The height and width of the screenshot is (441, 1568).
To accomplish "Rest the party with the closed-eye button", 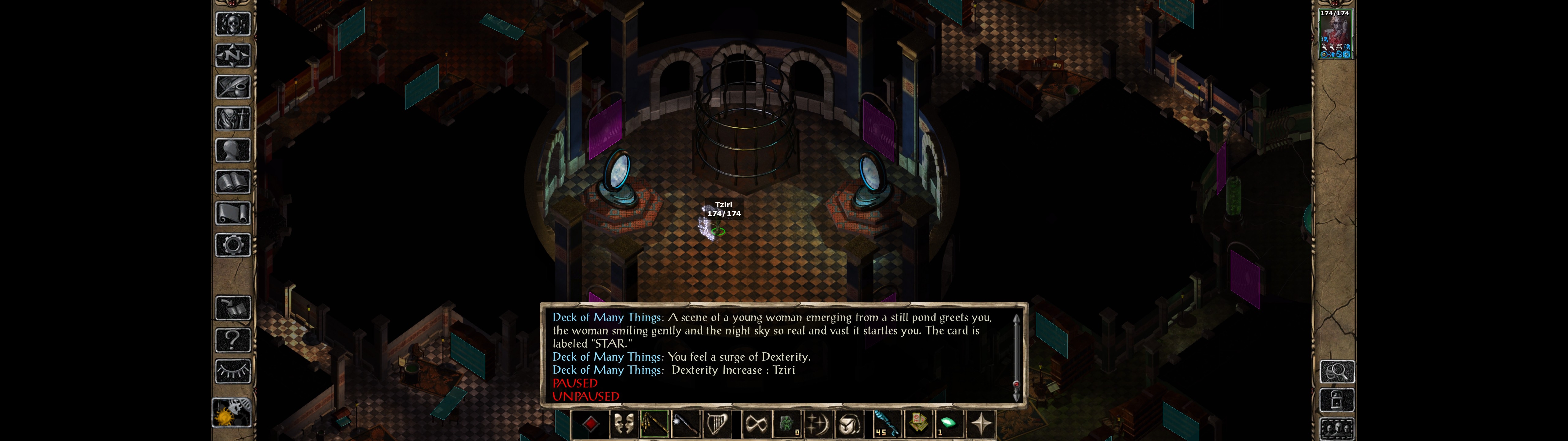I will point(233,371).
